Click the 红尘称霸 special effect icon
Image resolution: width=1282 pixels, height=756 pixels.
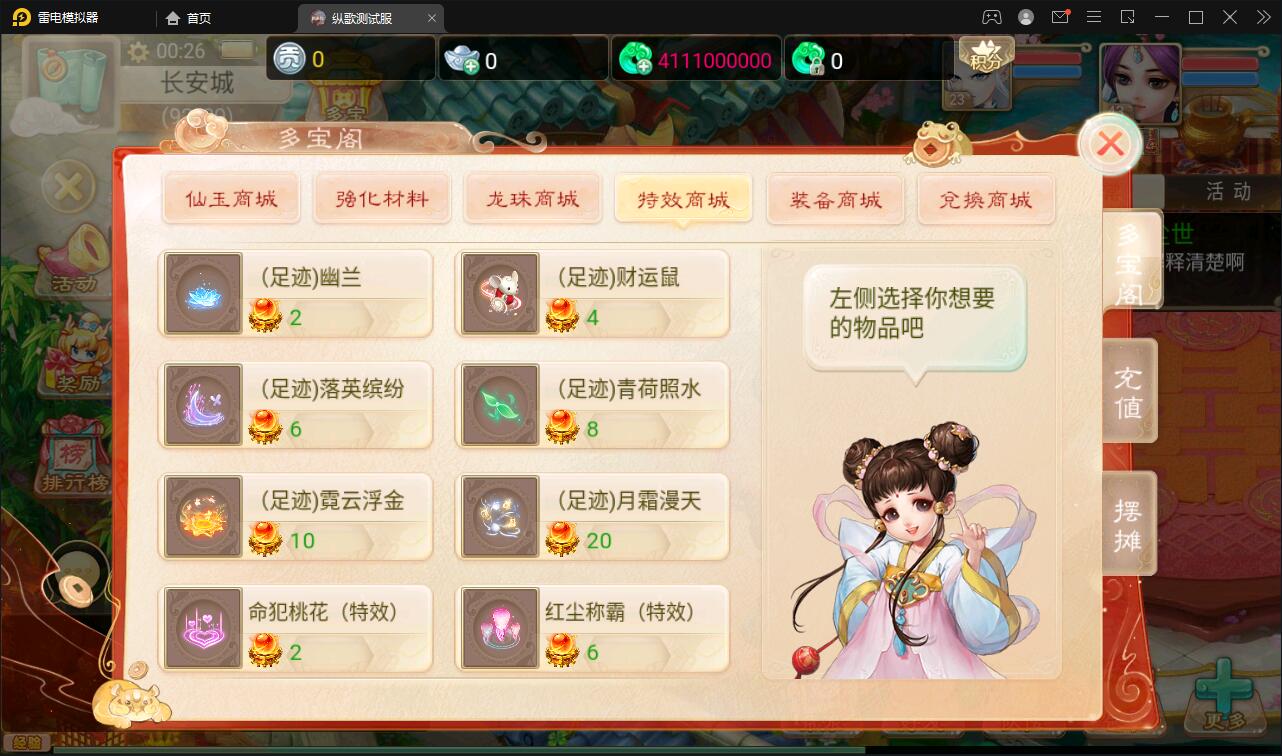[x=500, y=628]
